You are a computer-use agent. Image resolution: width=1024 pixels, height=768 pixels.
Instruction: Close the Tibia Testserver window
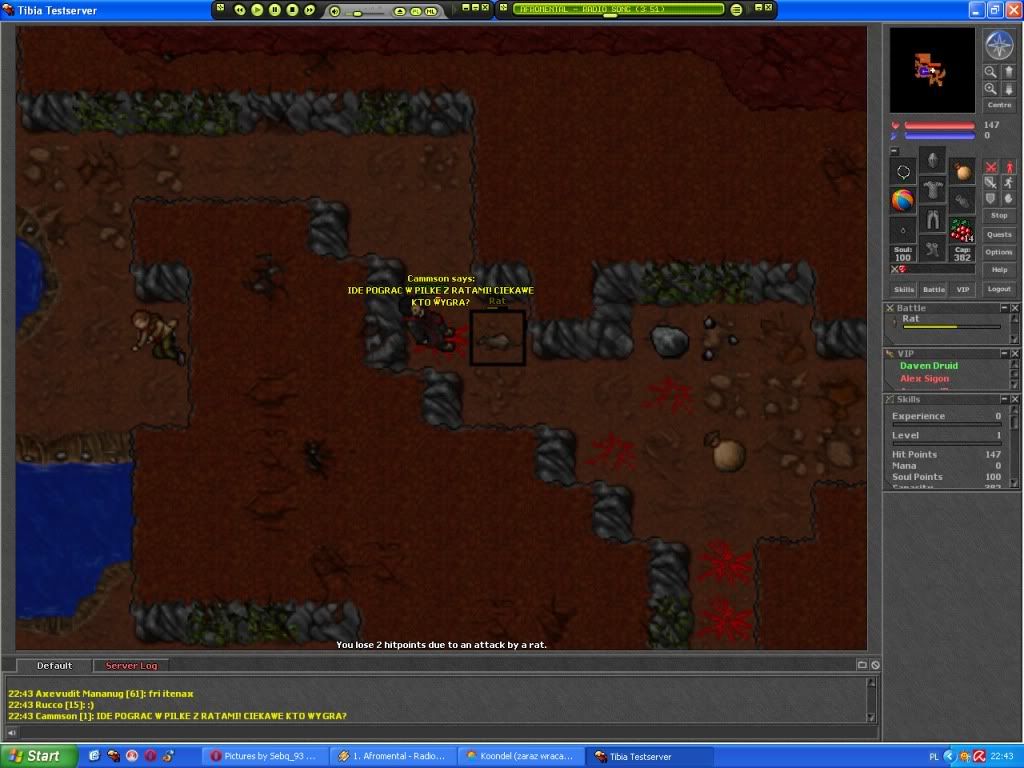[1013, 10]
